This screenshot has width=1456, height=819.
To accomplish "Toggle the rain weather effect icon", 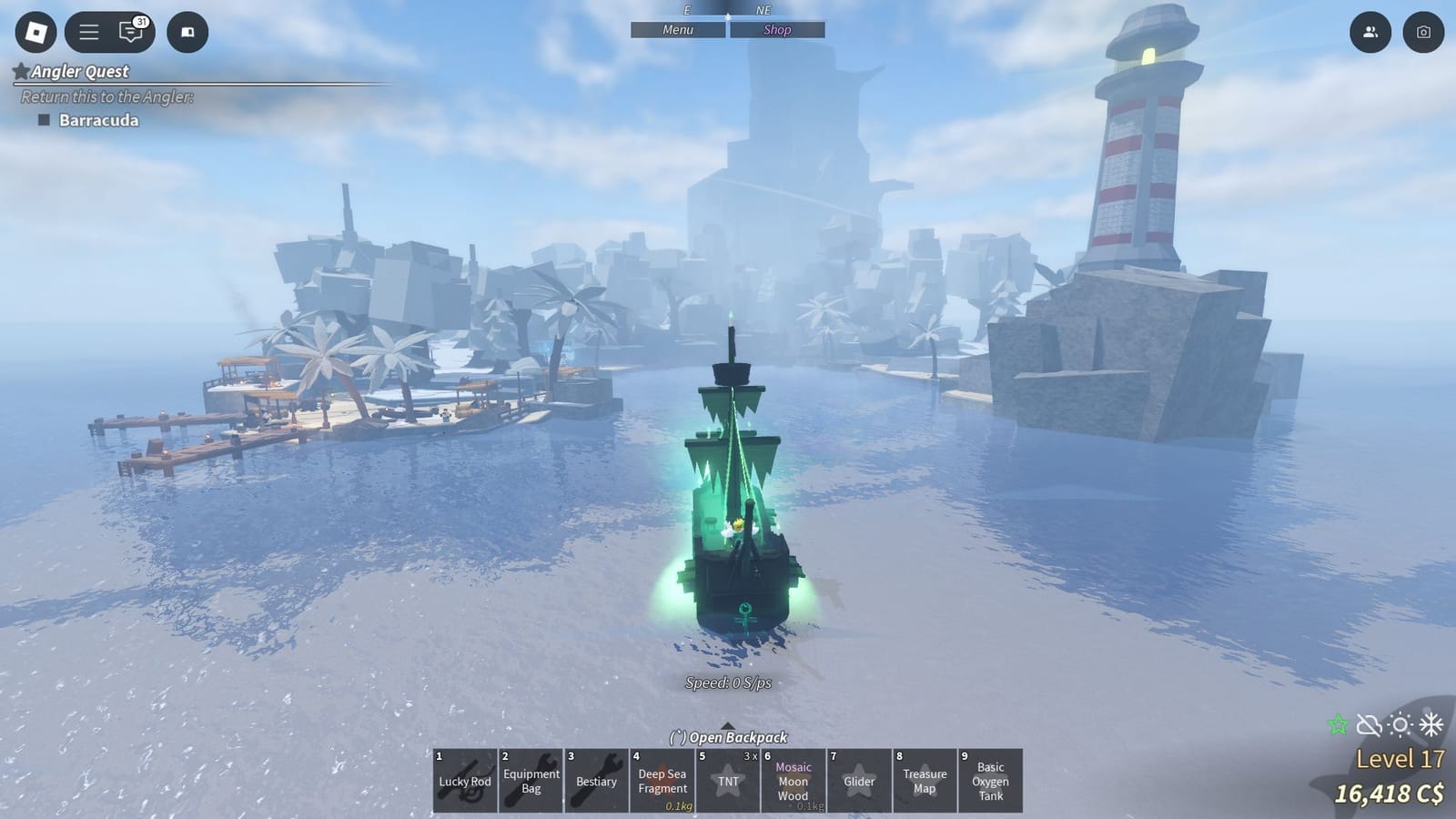I will pyautogui.click(x=1369, y=724).
